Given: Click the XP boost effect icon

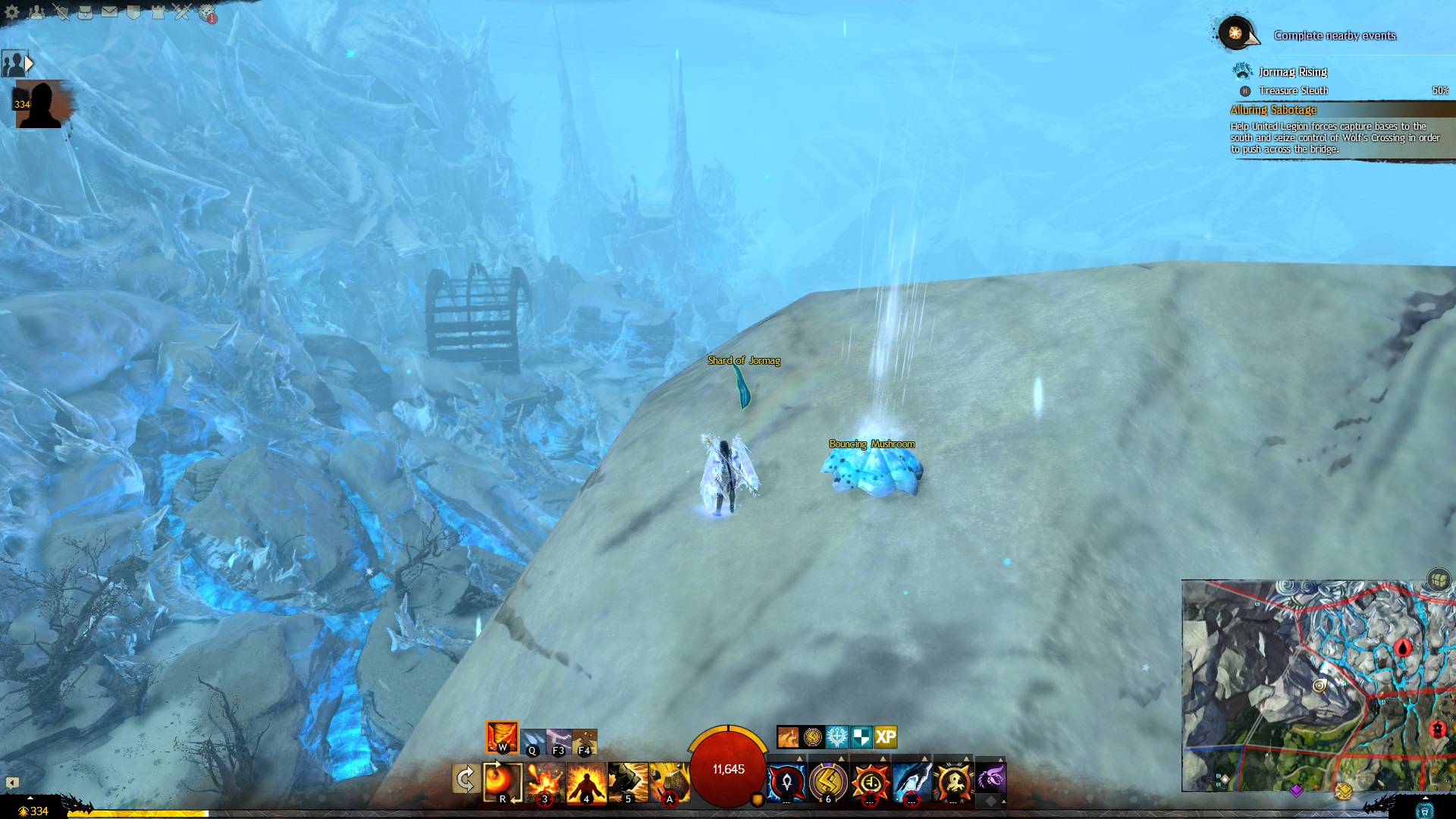Looking at the screenshot, I should click(x=886, y=736).
